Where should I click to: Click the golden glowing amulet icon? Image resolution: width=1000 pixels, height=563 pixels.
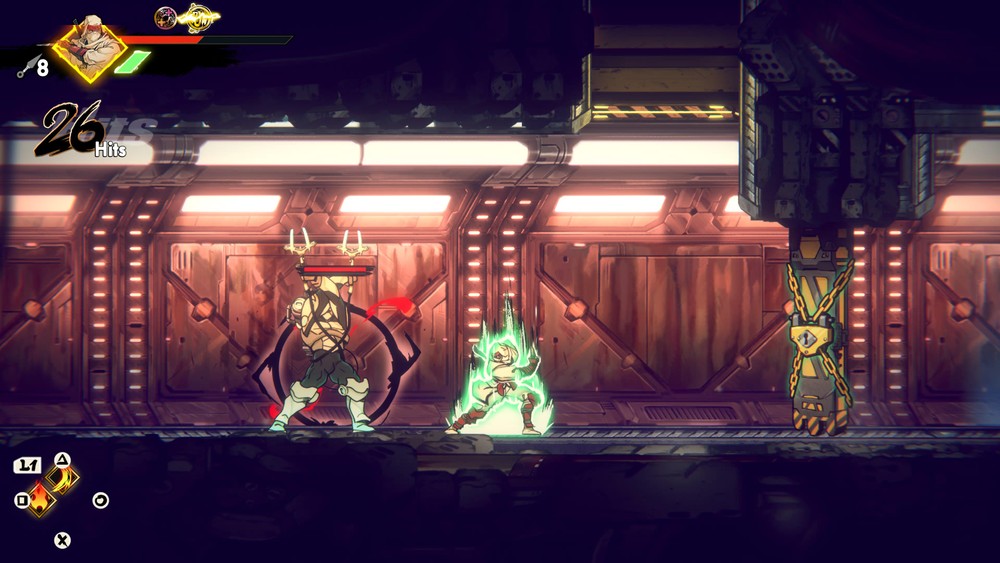[198, 17]
